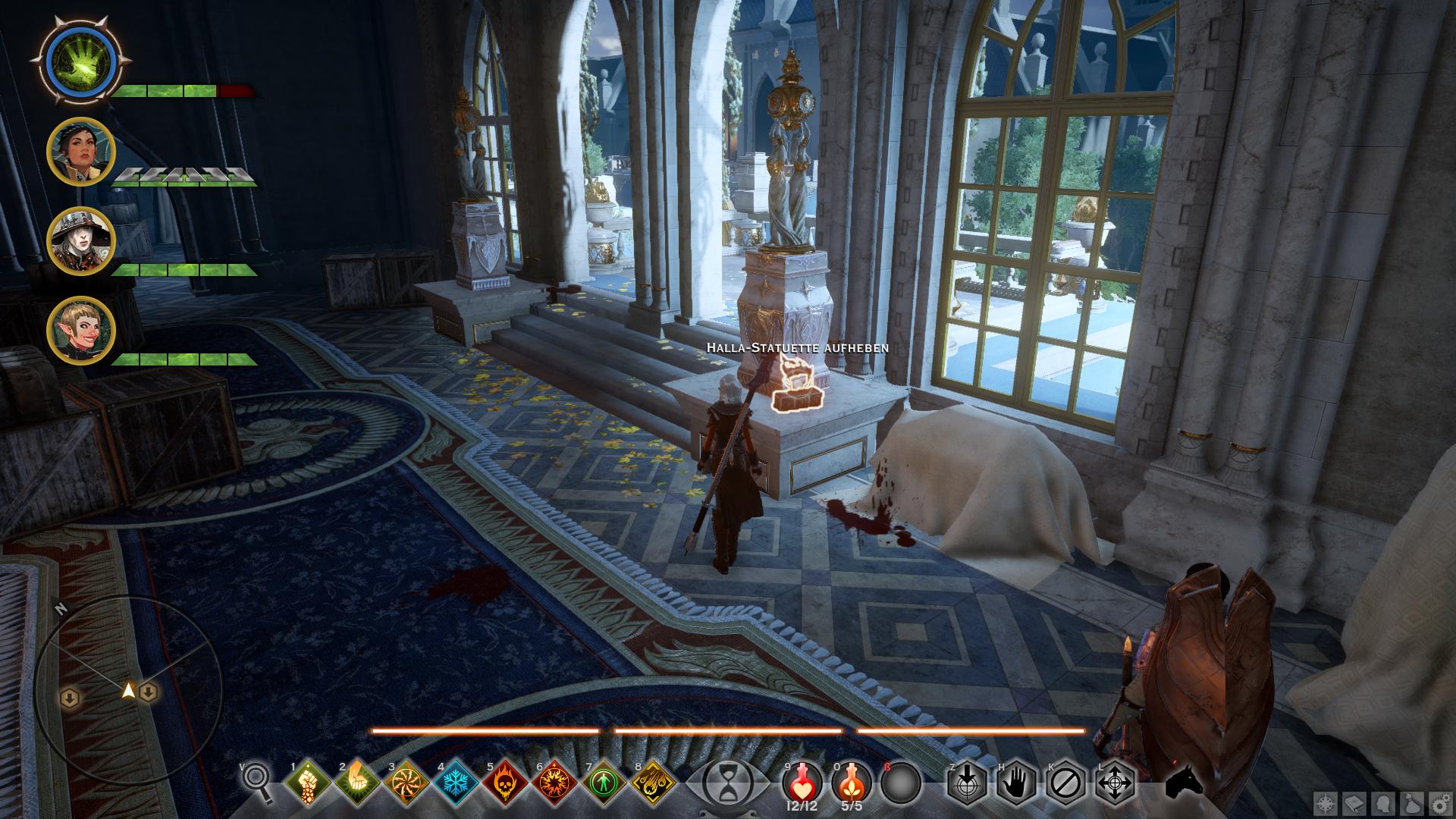Cast the snowflake ice spell

click(457, 783)
